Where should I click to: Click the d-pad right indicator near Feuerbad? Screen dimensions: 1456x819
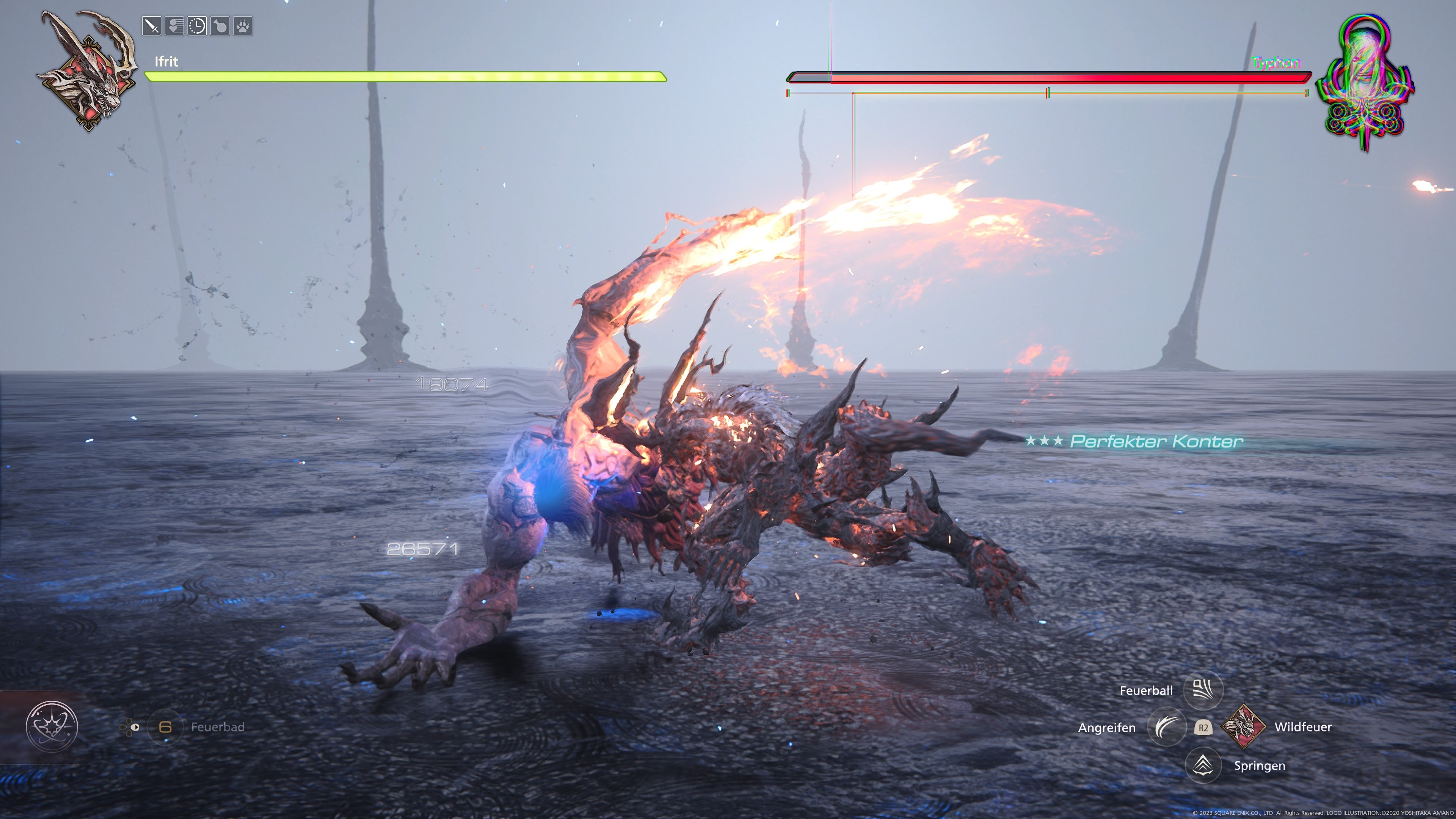coord(135,728)
